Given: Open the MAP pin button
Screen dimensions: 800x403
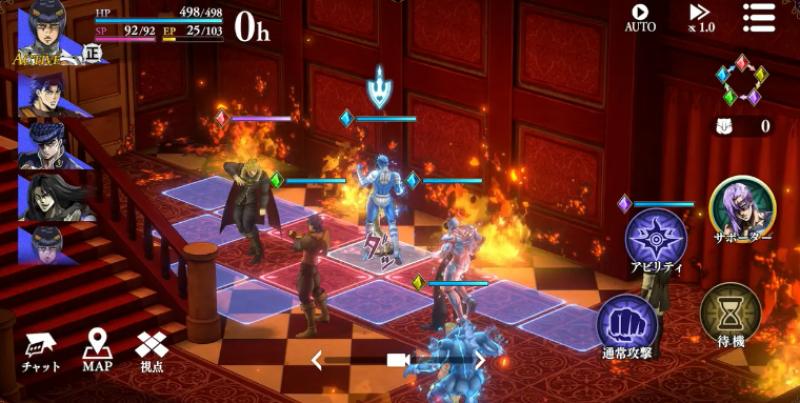Looking at the screenshot, I should 97,350.
